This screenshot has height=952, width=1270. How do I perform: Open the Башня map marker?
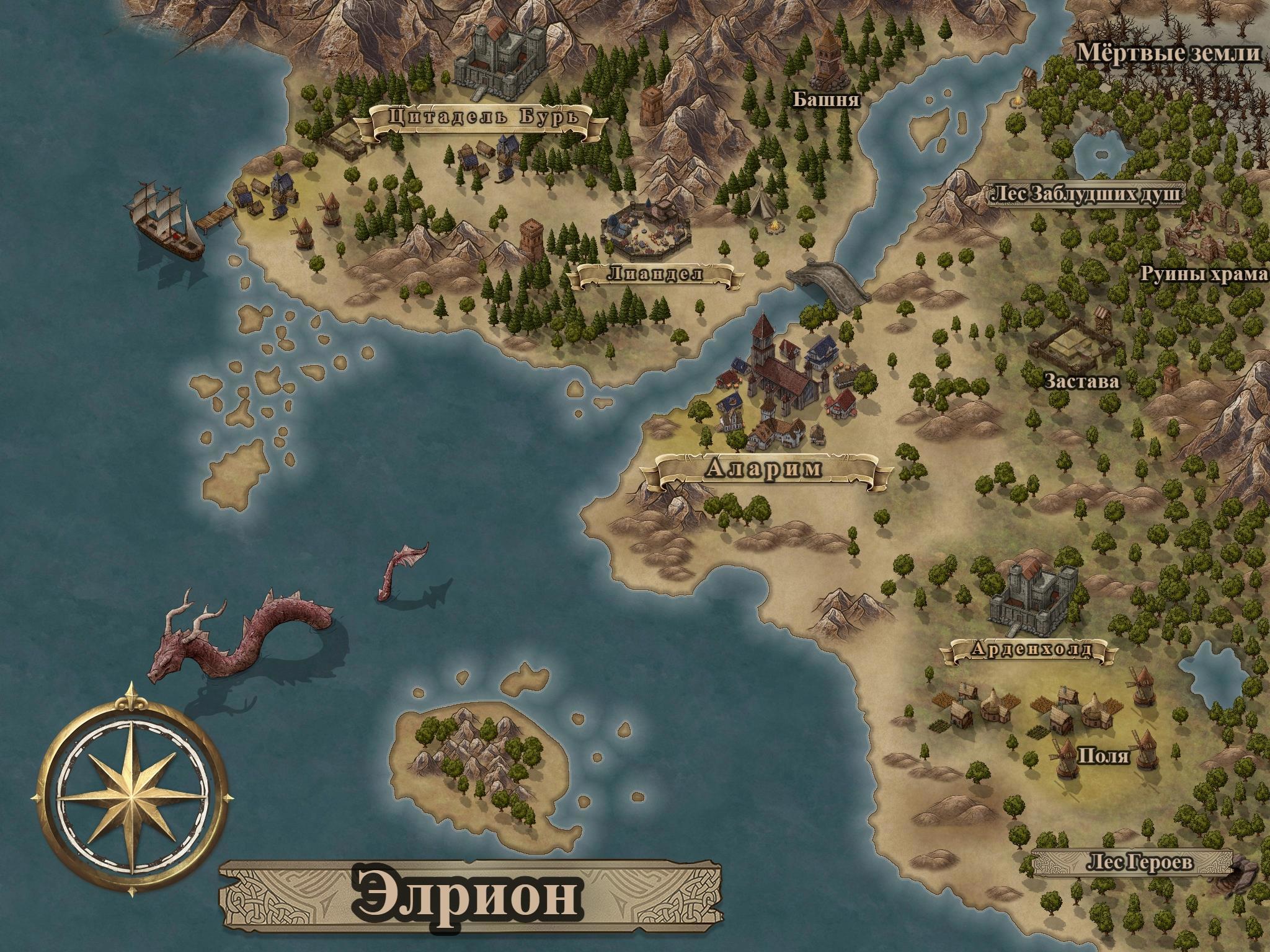point(827,99)
